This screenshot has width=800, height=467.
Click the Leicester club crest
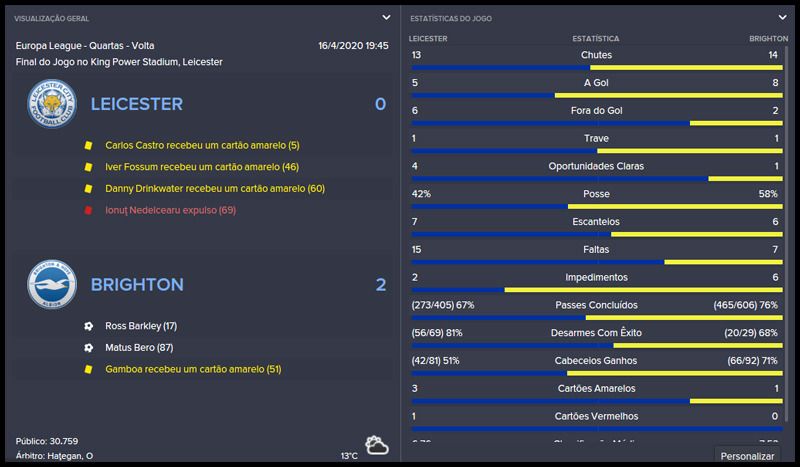tap(52, 104)
